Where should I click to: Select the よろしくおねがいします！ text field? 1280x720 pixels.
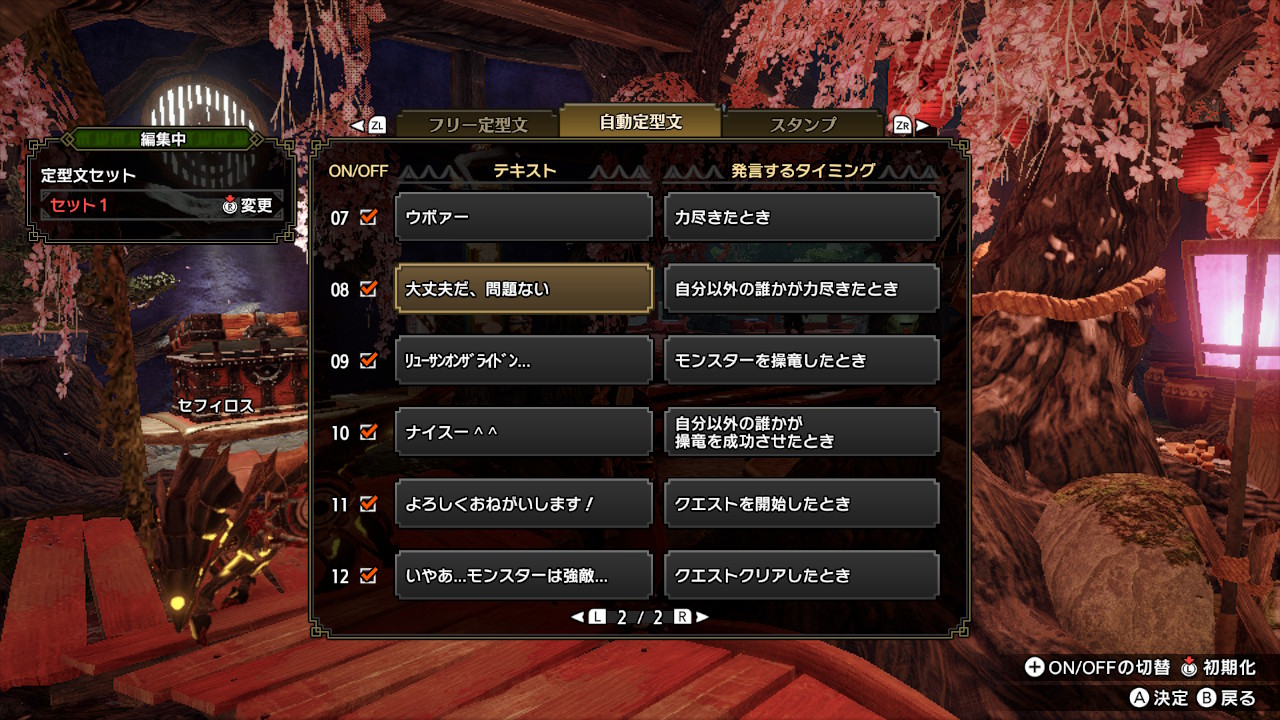(x=523, y=503)
